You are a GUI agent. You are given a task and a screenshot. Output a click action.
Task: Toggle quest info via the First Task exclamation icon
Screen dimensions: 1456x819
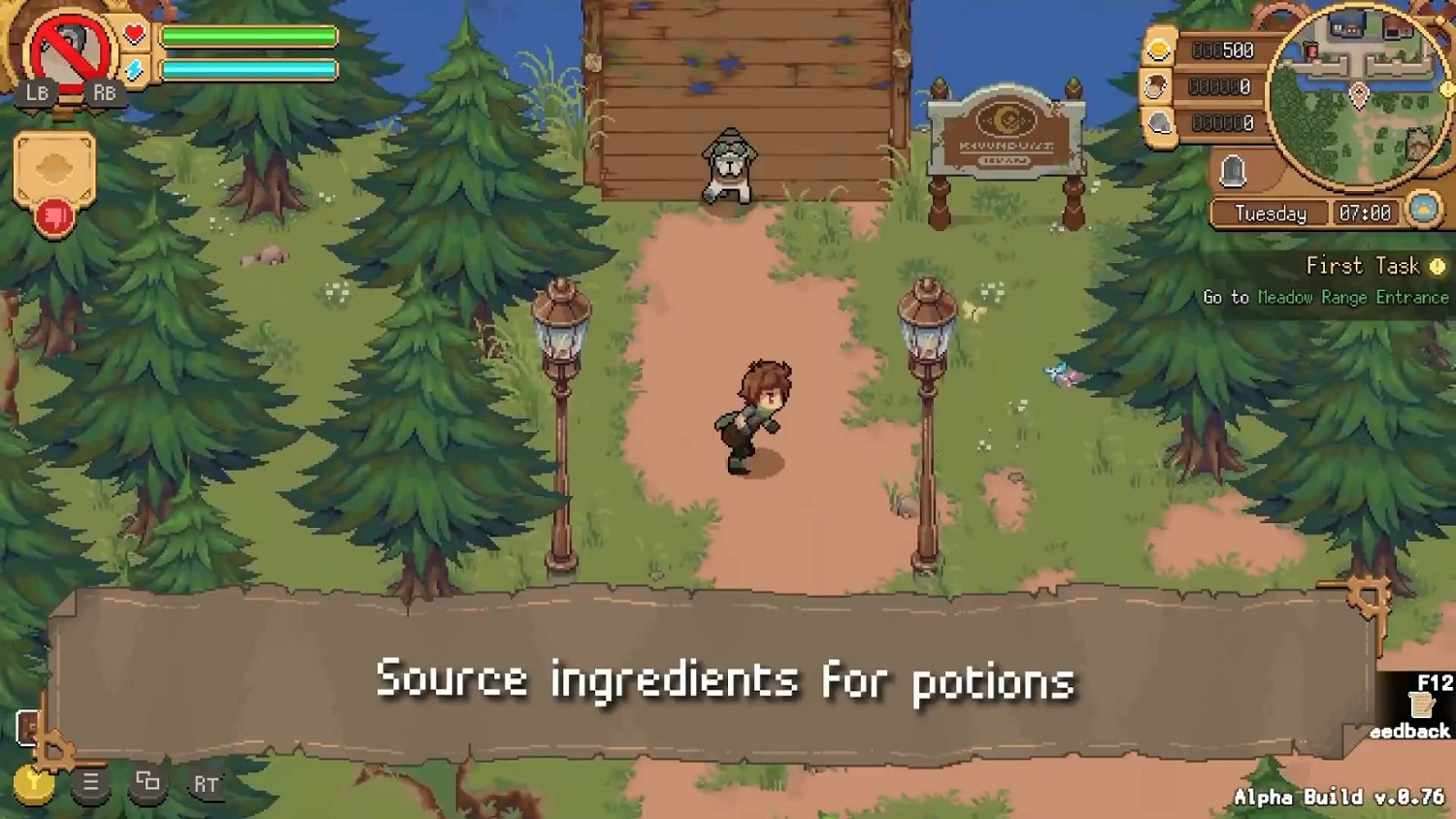[1437, 265]
